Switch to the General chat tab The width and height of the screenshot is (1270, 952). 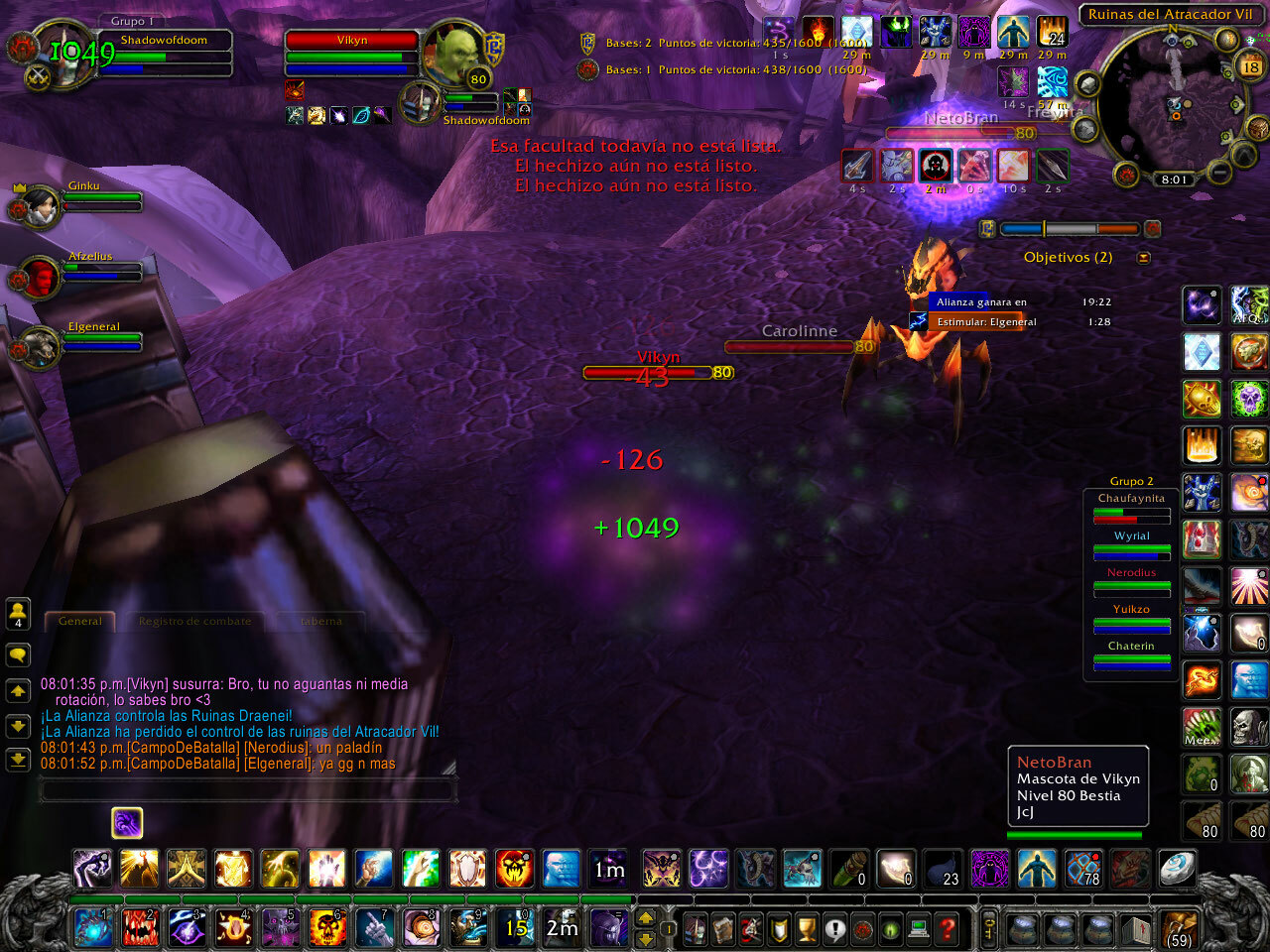80,622
